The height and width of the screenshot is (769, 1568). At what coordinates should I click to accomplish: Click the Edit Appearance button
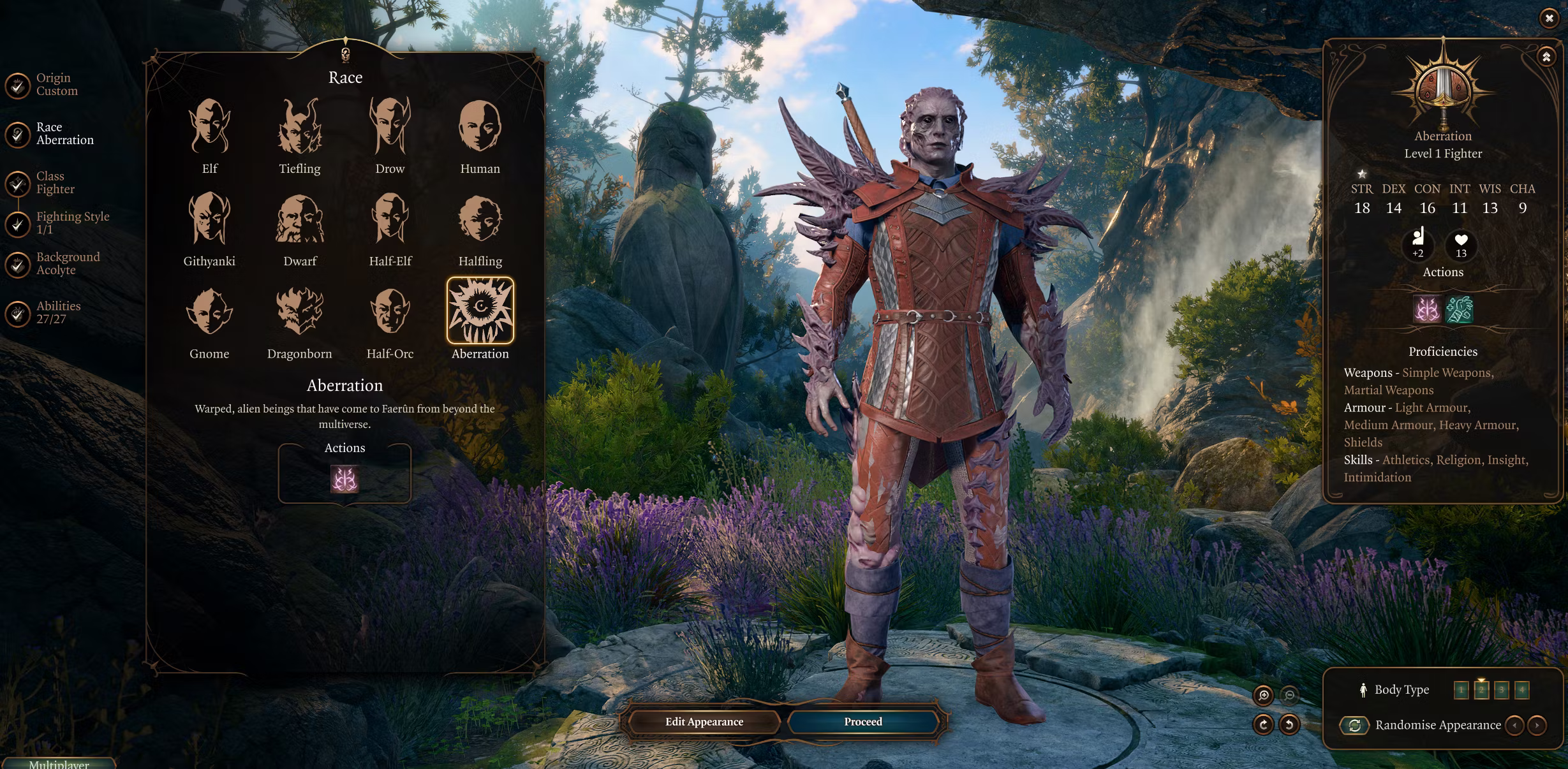tap(704, 722)
